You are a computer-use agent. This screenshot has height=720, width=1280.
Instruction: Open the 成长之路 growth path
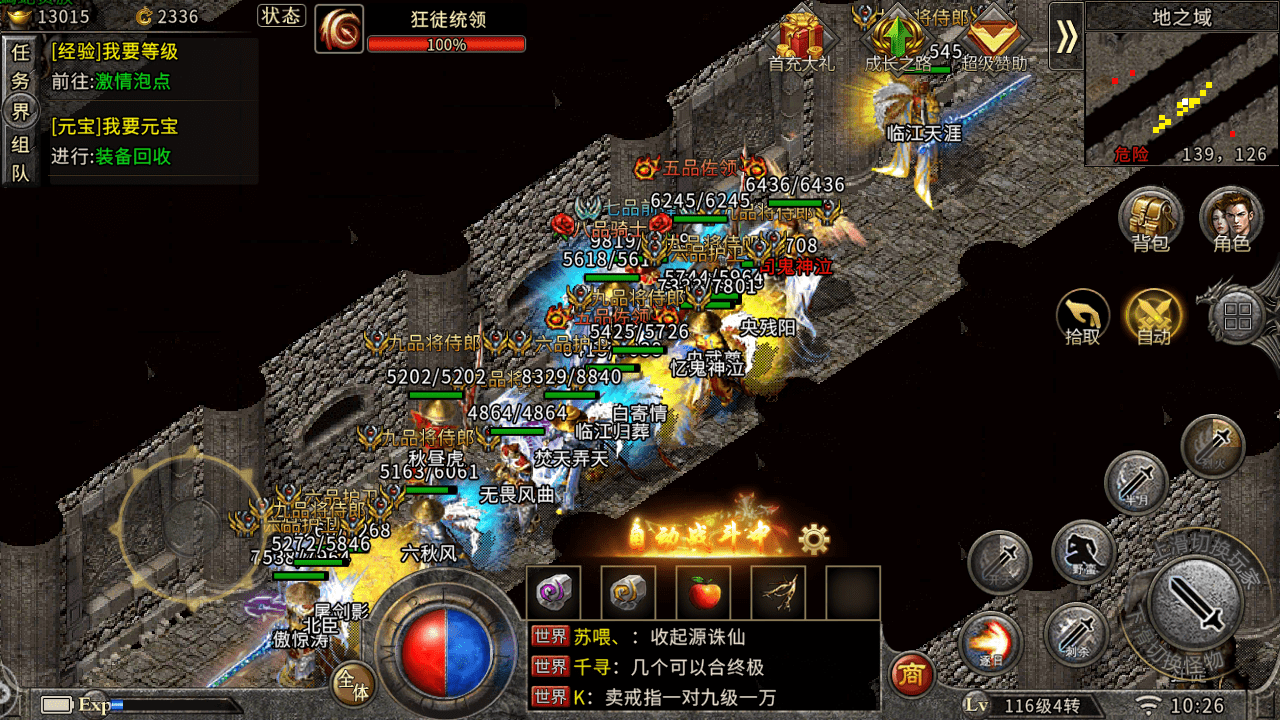tap(897, 40)
